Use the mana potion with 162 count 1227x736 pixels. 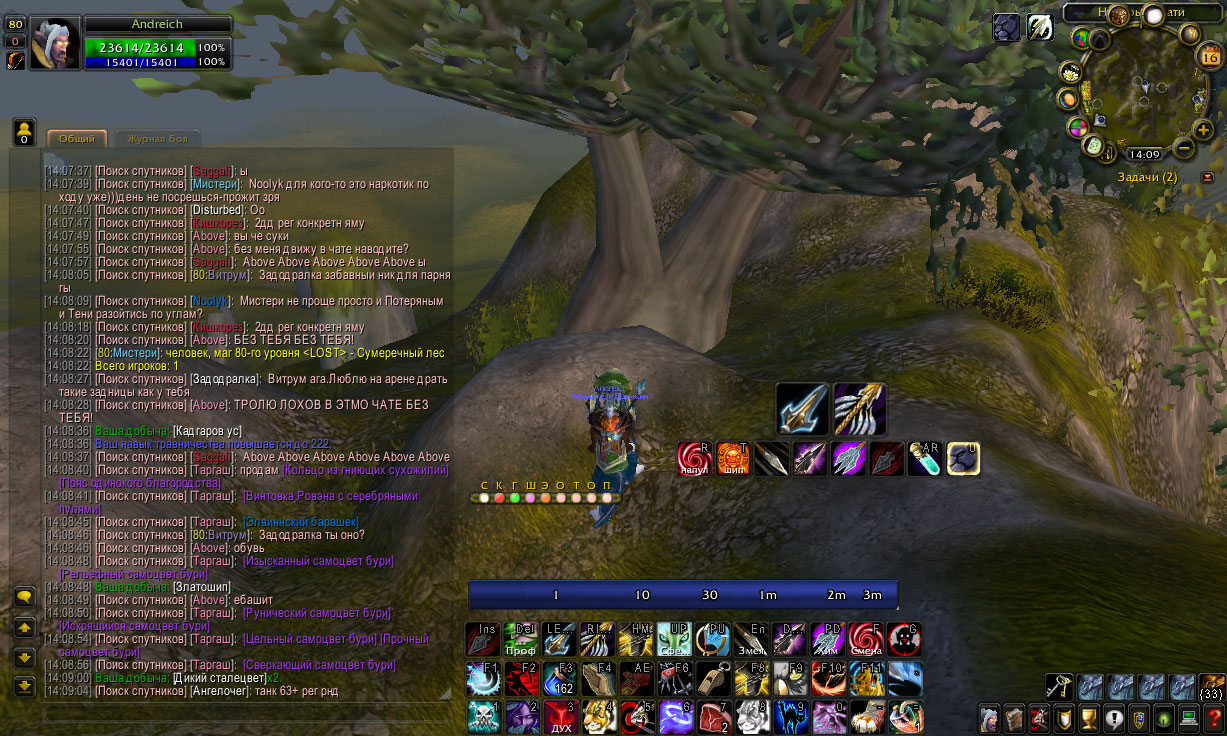(x=559, y=678)
